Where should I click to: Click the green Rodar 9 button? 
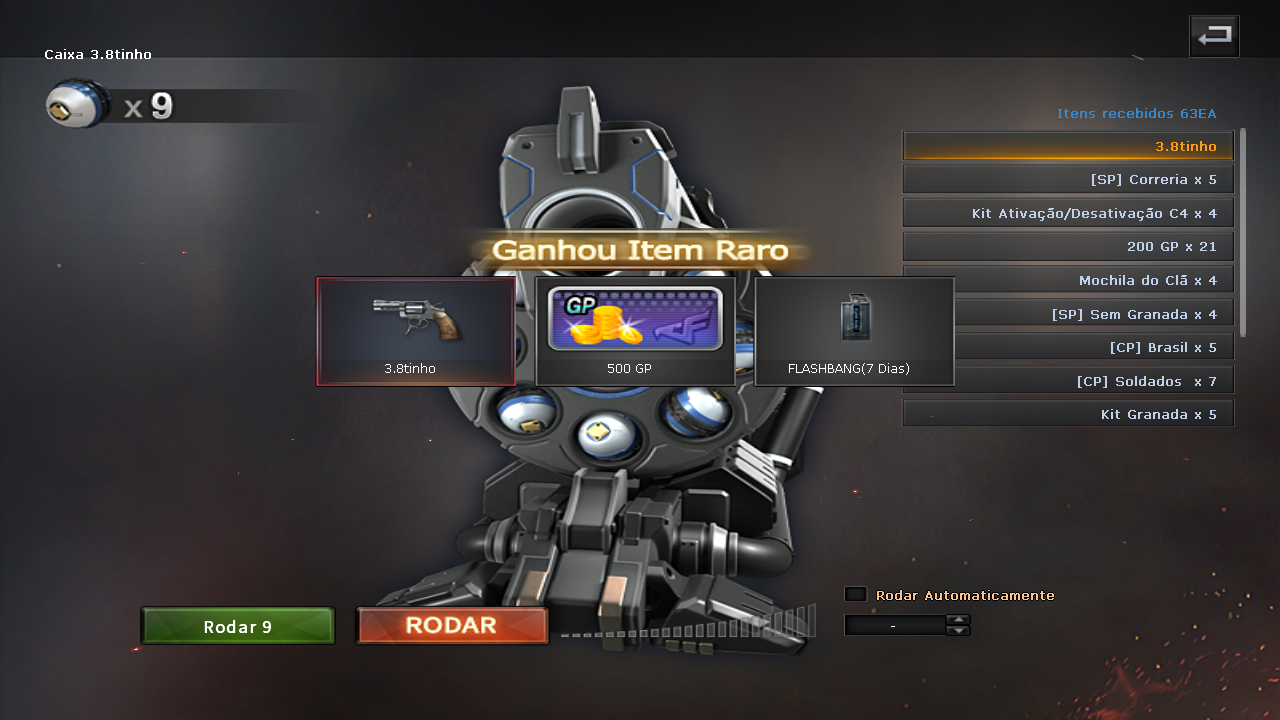(237, 626)
